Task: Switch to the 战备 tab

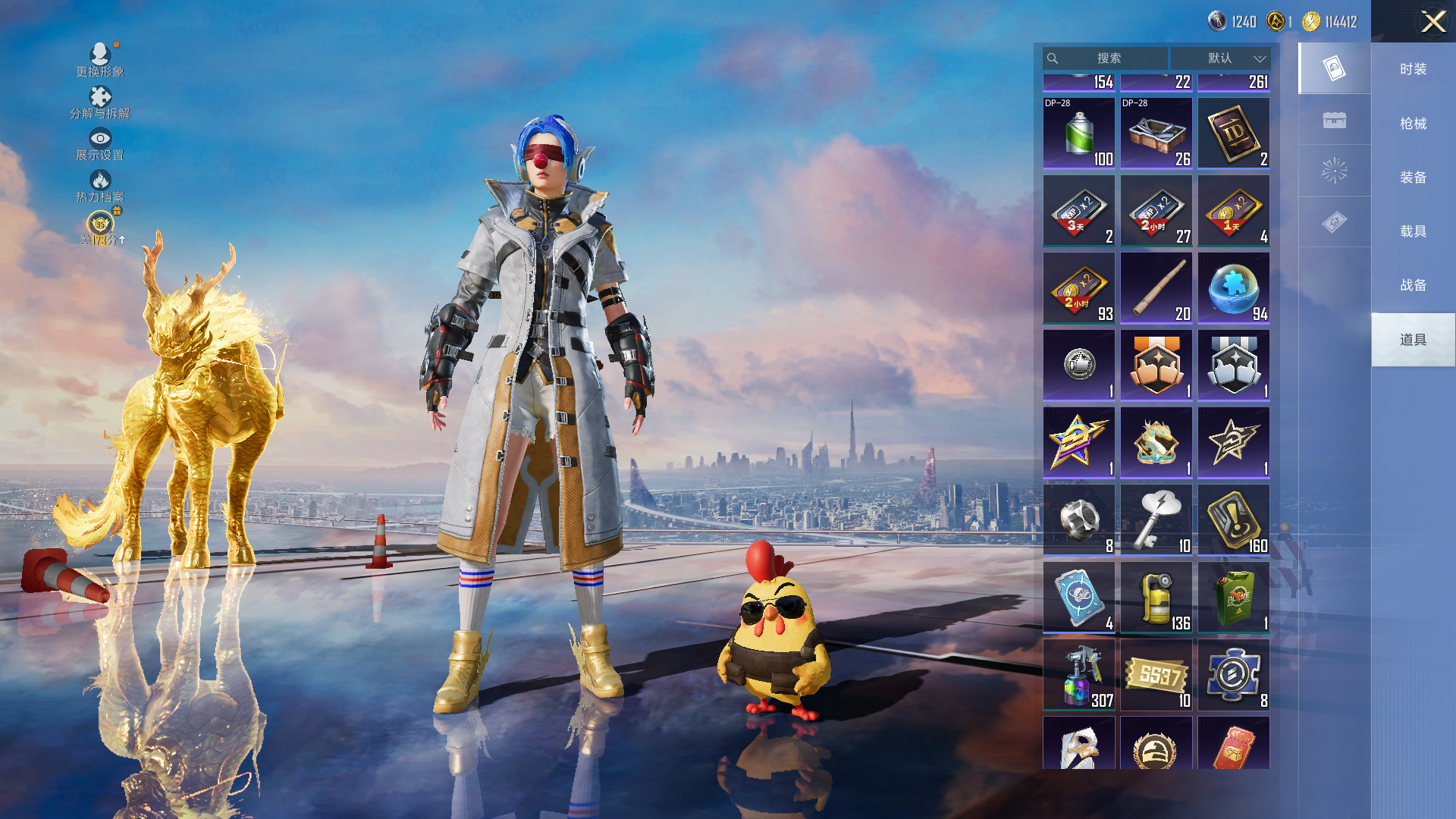Action: pyautogui.click(x=1413, y=285)
